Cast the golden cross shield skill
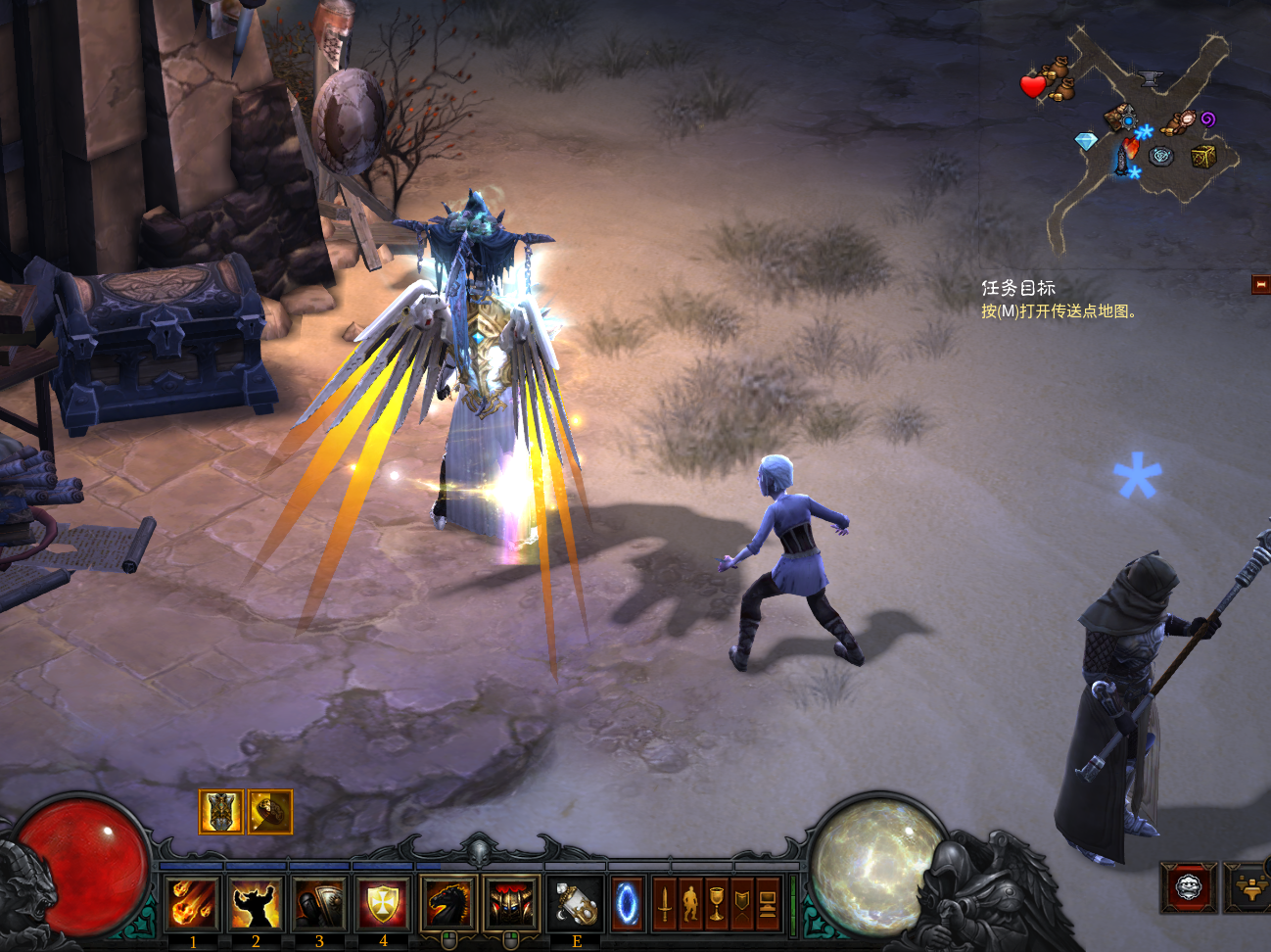This screenshot has height=952, width=1271. tap(383, 903)
